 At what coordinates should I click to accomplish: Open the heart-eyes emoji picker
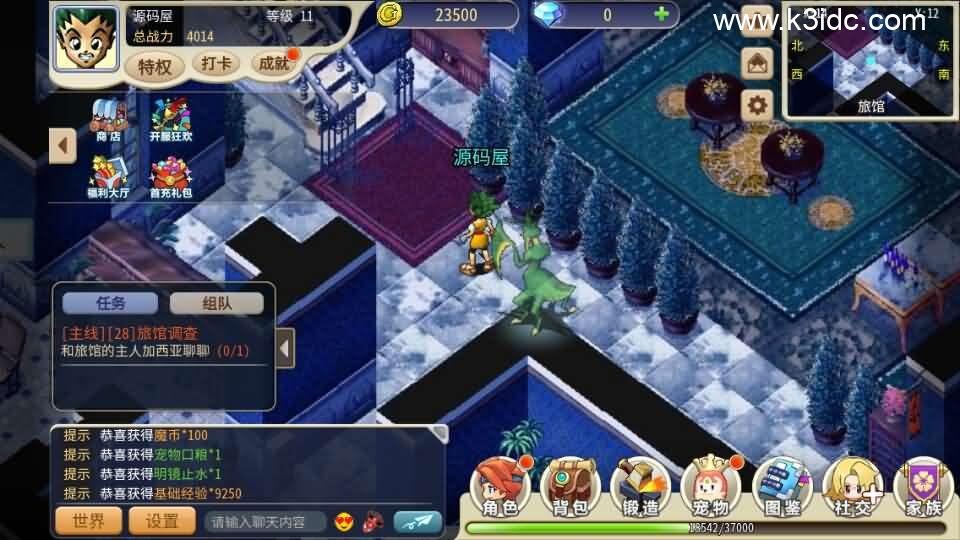click(345, 521)
